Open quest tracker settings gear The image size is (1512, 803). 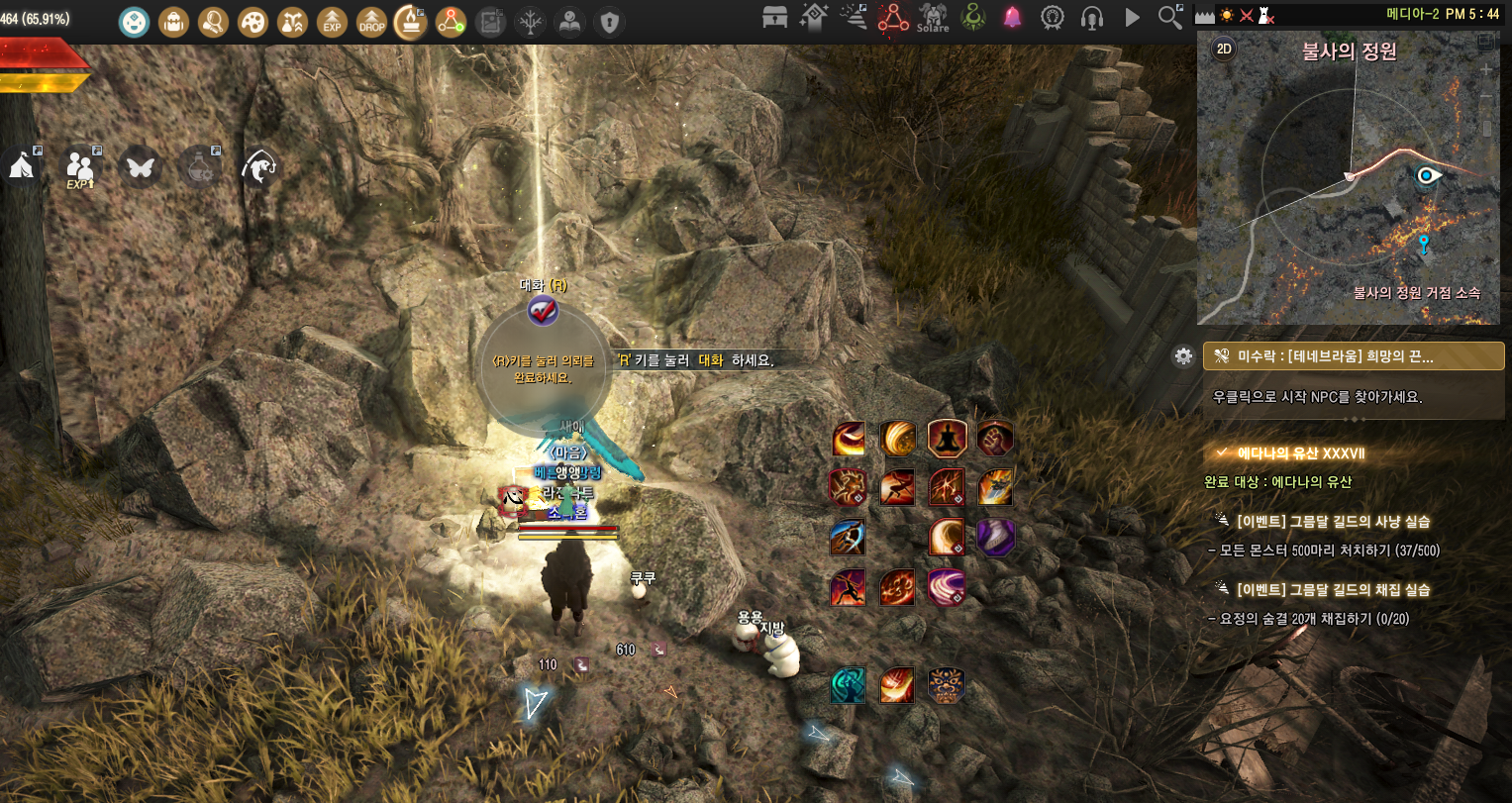click(1183, 356)
